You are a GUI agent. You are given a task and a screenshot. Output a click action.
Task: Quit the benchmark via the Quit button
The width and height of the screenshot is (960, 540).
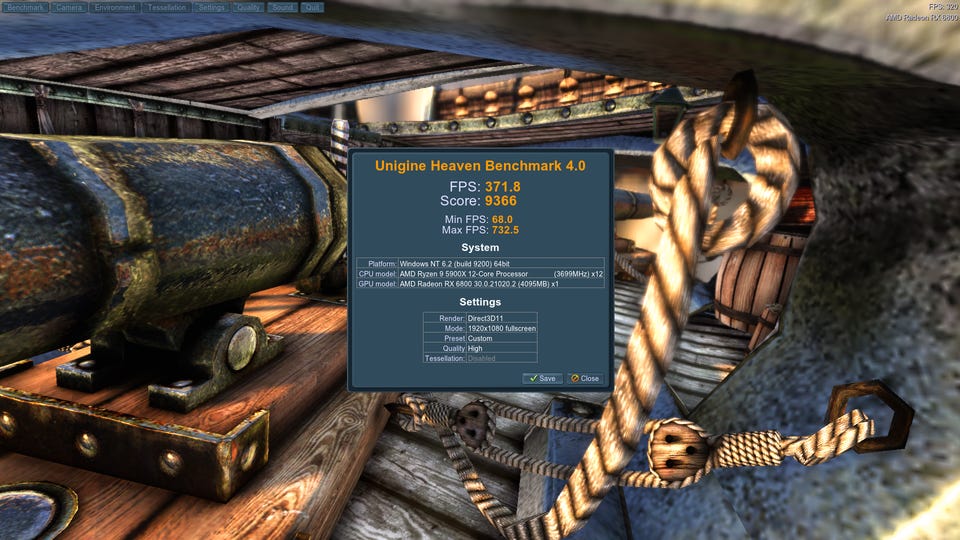pos(311,7)
